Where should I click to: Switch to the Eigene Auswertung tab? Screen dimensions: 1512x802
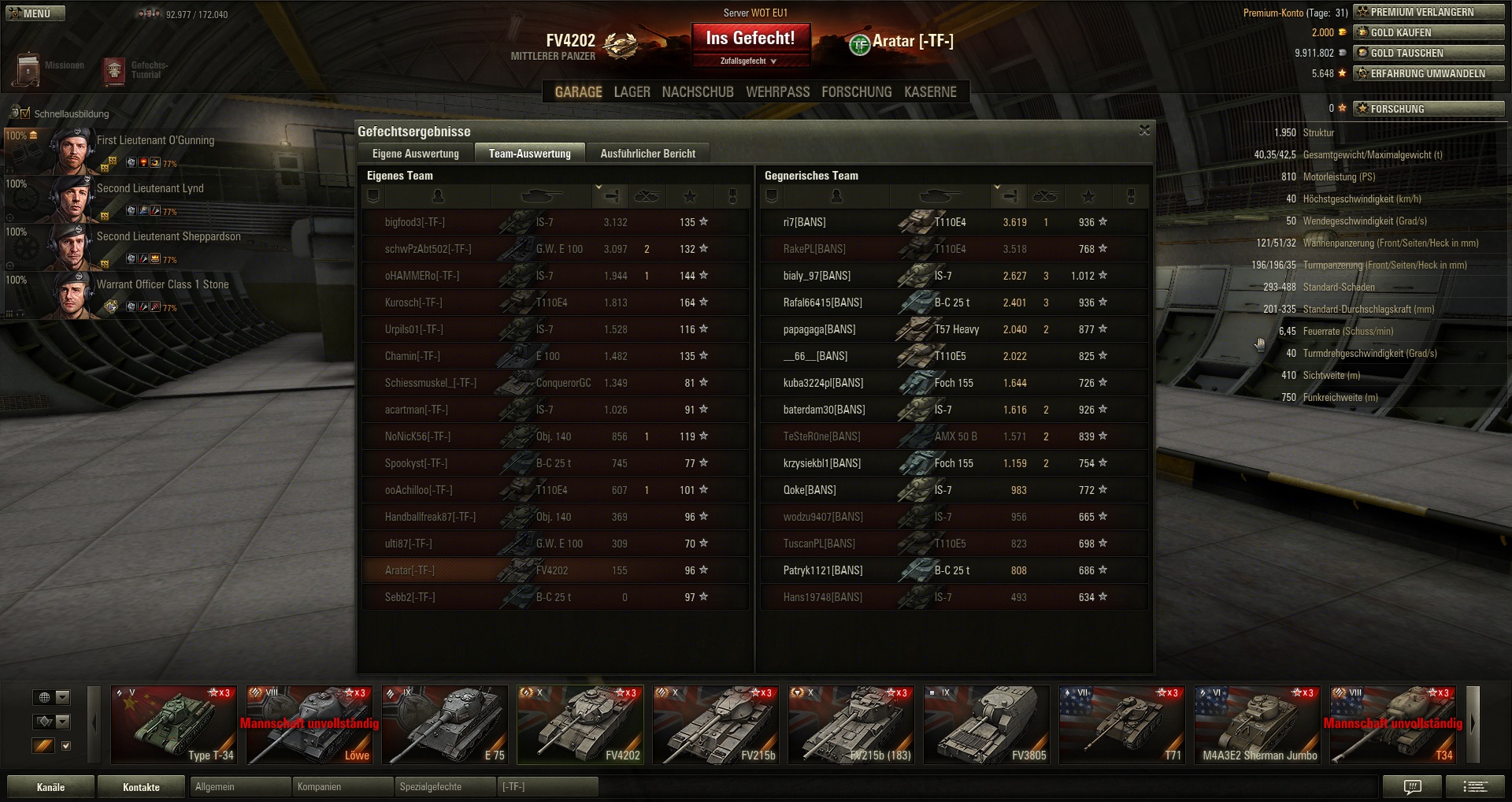click(x=415, y=154)
